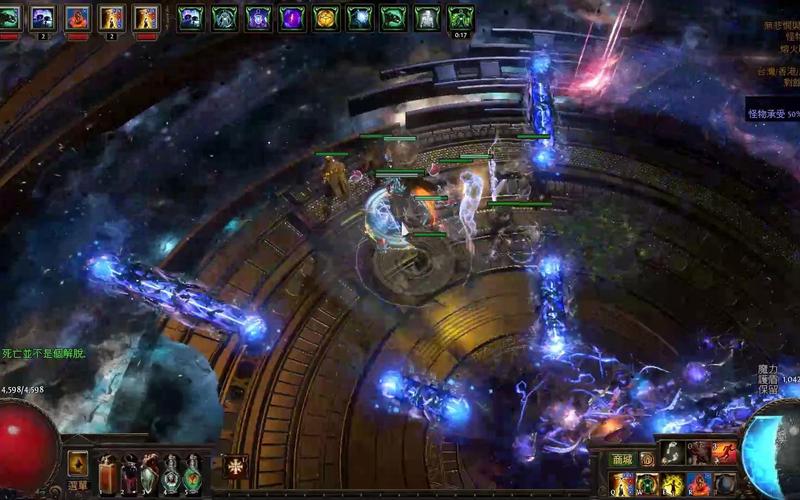This screenshot has height=500, width=800.
Task: Select the golden card icon beside health globe
Action: point(77,463)
